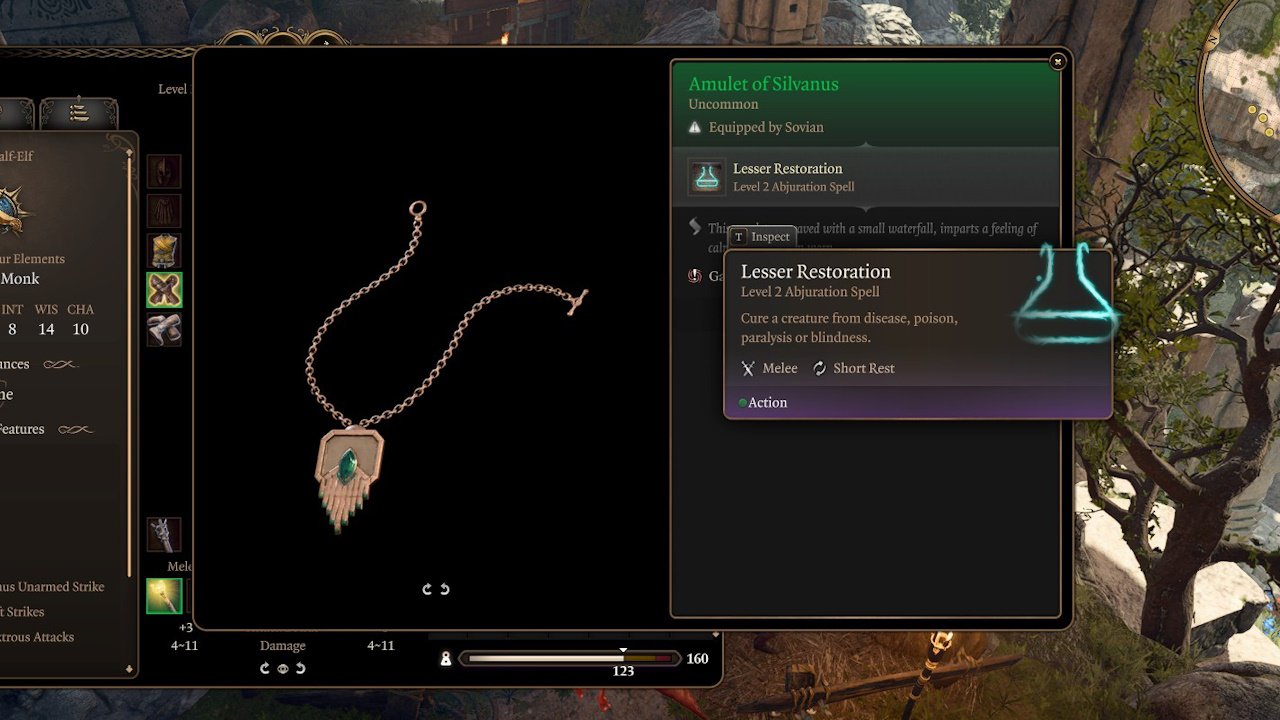Rotate the amulet model clockwise
1280x720 pixels.
click(x=427, y=589)
